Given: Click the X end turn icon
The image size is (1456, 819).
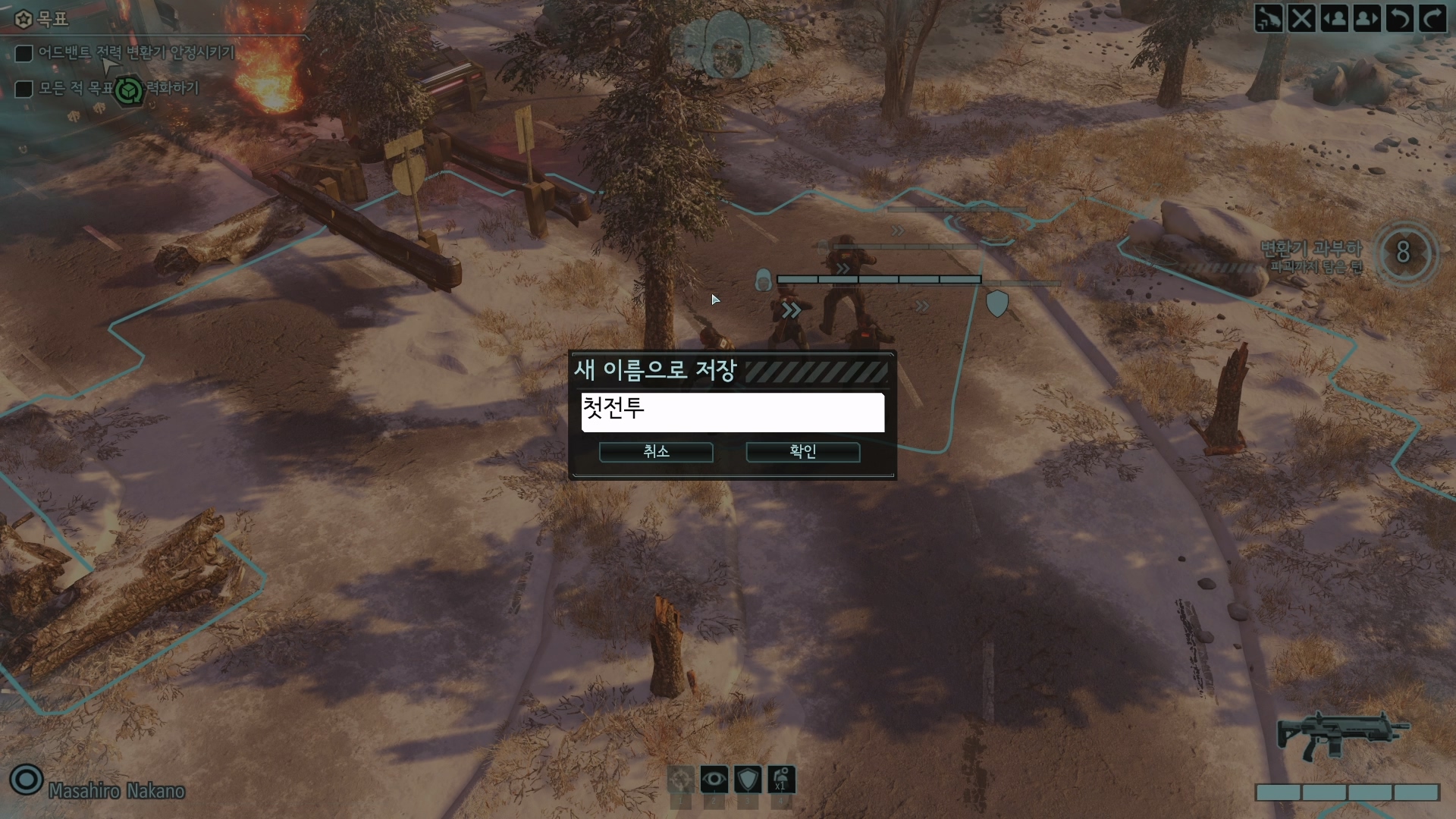Looking at the screenshot, I should point(1301,18).
